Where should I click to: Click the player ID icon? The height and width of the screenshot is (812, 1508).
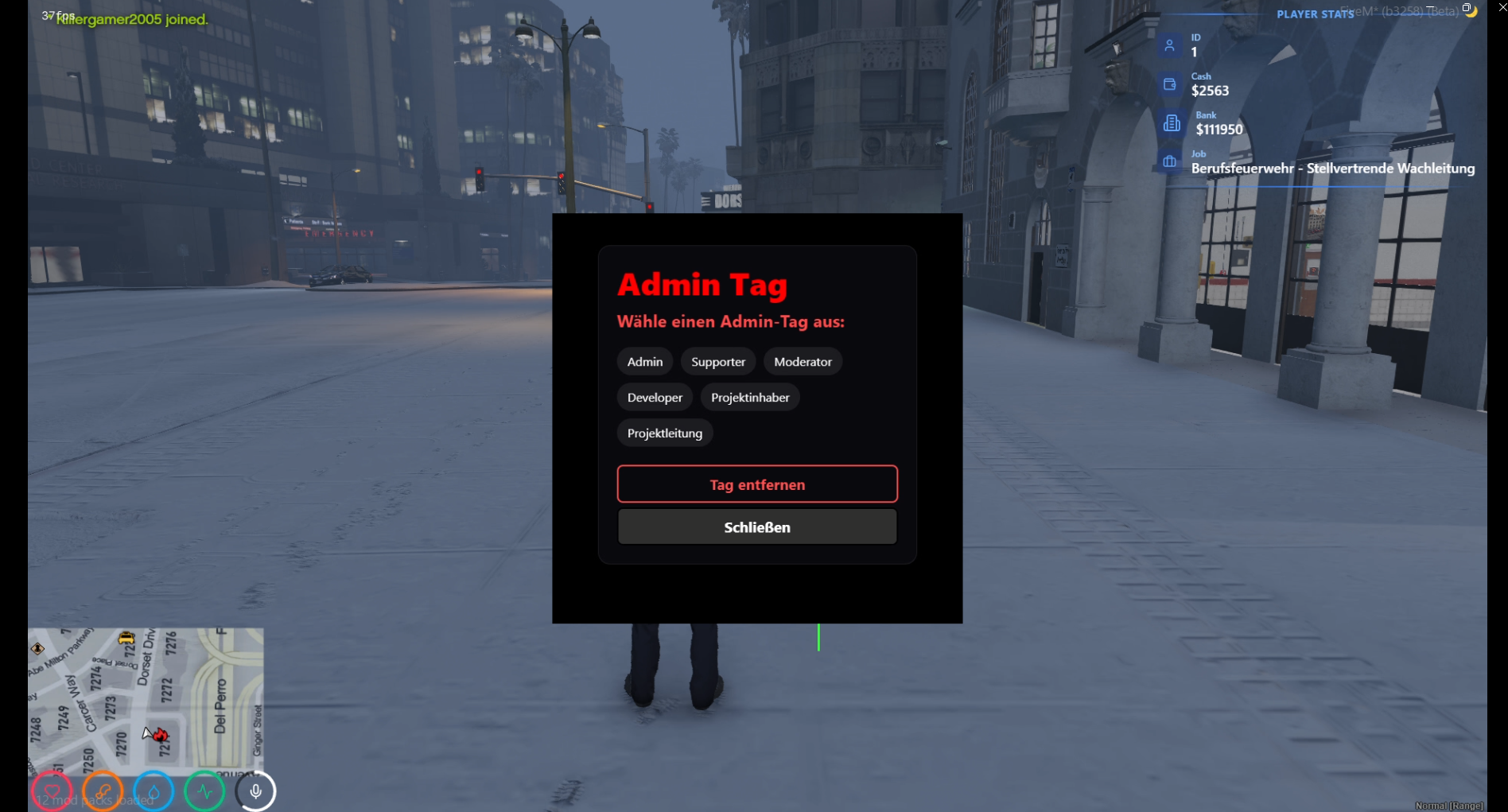1169,45
